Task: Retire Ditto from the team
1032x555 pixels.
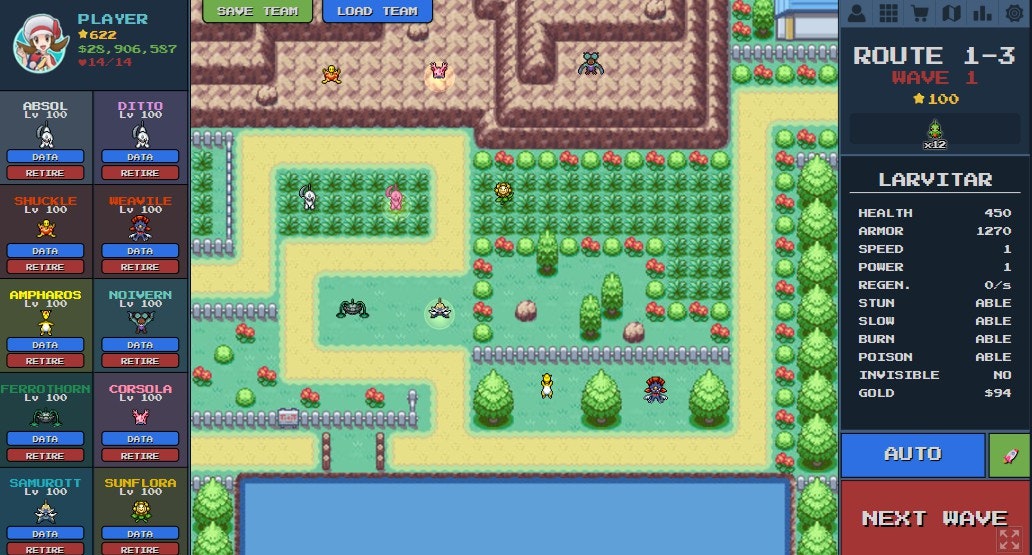Action: coord(140,172)
